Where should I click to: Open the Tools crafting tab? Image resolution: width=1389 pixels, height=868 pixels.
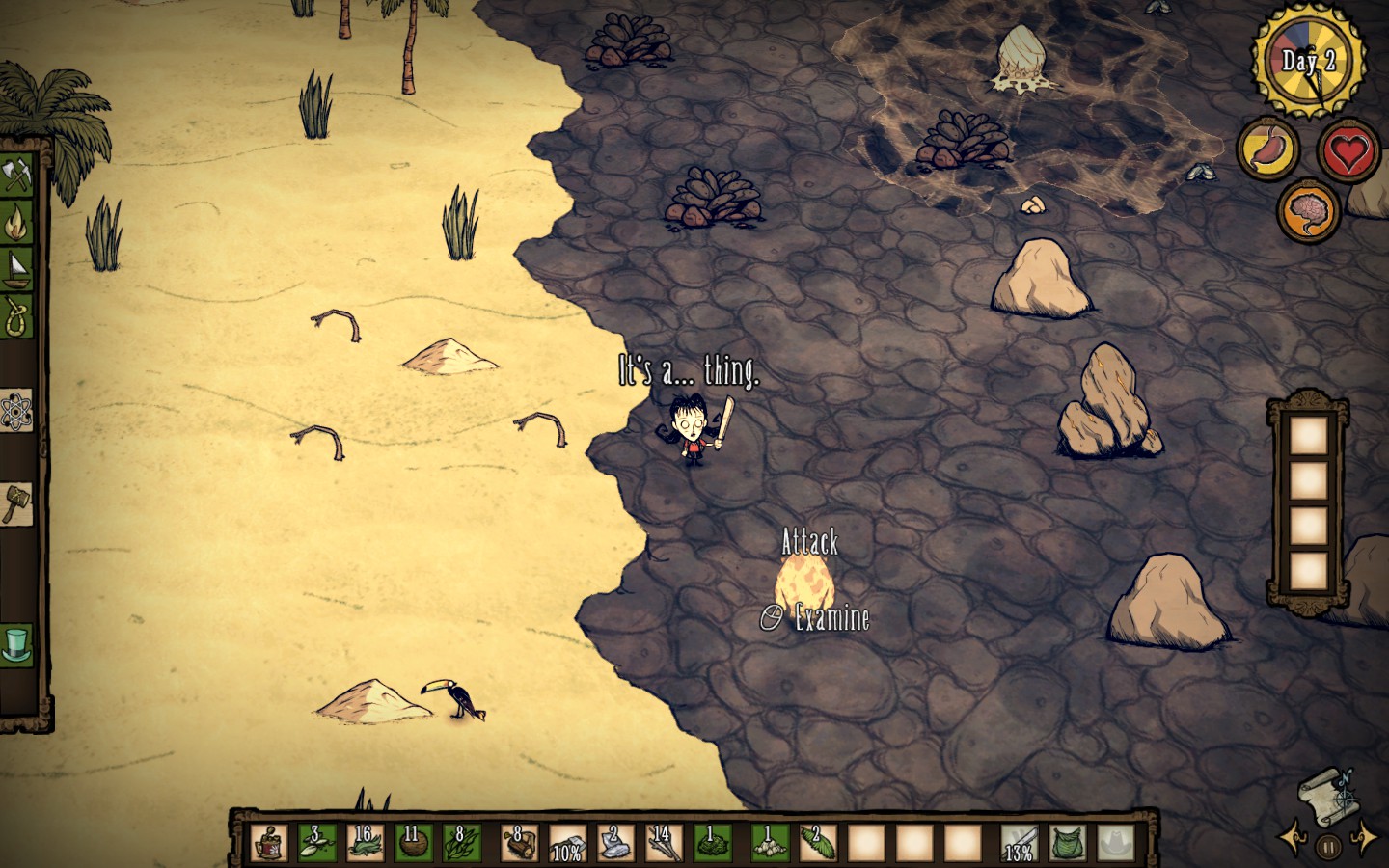[17, 176]
